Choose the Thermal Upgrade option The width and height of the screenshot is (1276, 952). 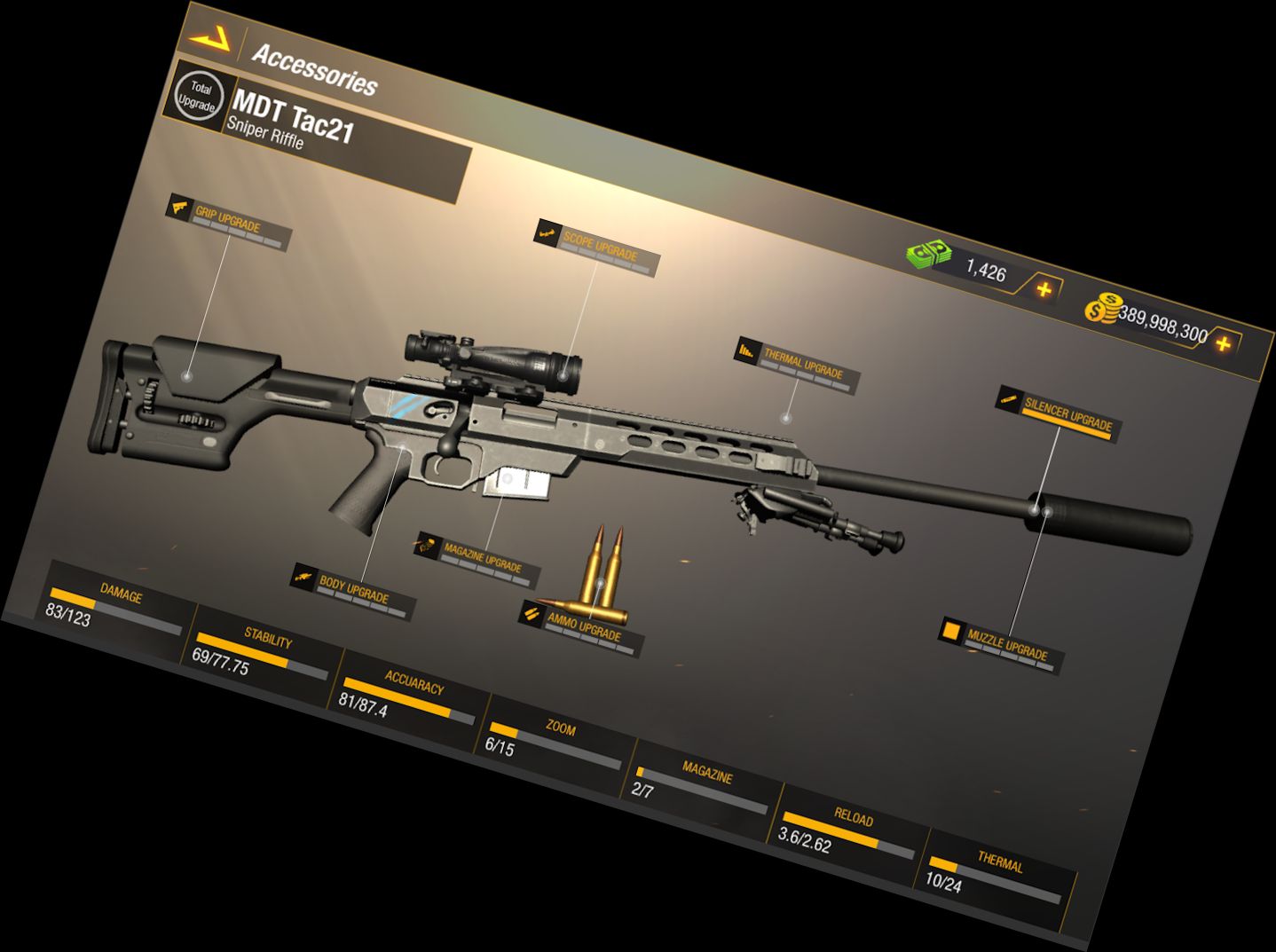click(x=801, y=365)
